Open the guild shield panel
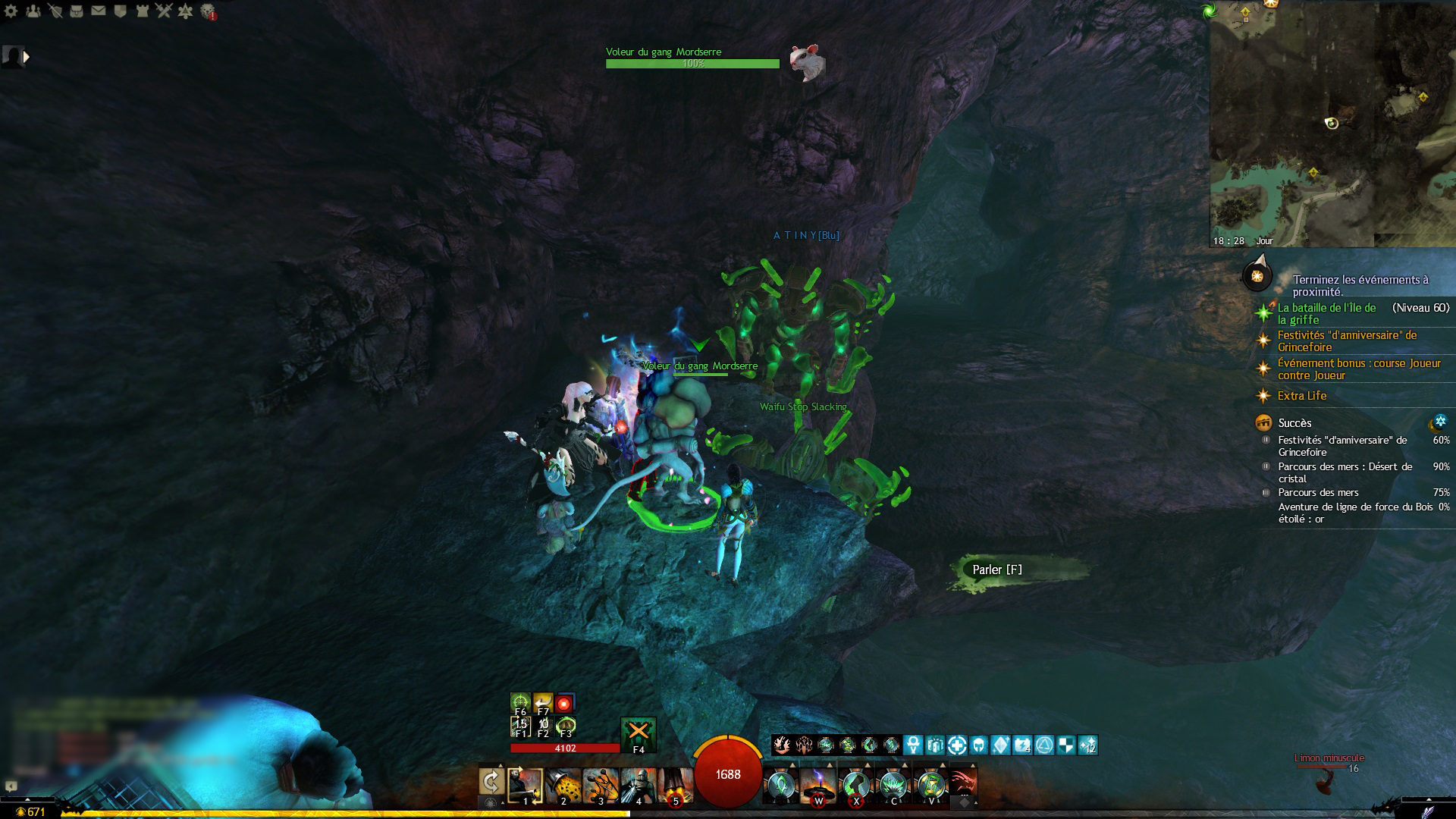This screenshot has height=819, width=1456. [x=120, y=11]
